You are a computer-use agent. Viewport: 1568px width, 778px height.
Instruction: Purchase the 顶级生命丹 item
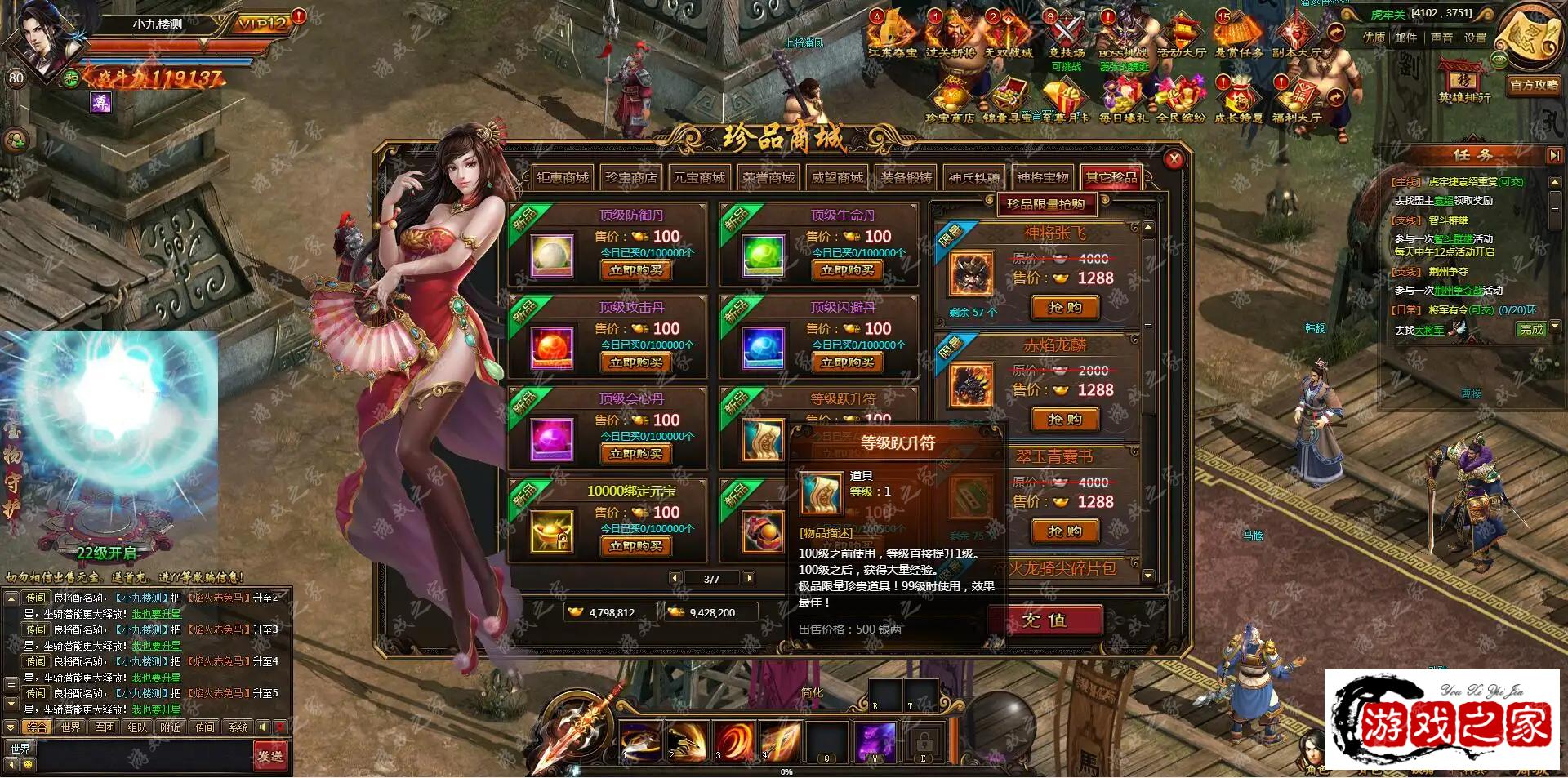point(847,270)
